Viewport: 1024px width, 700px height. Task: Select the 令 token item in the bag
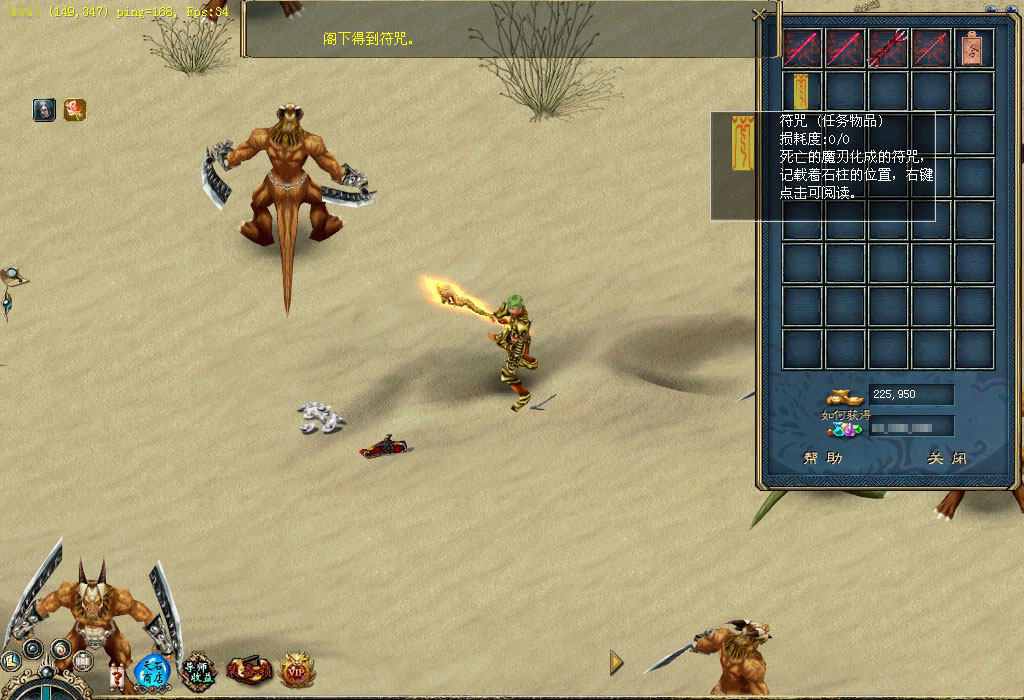(974, 47)
